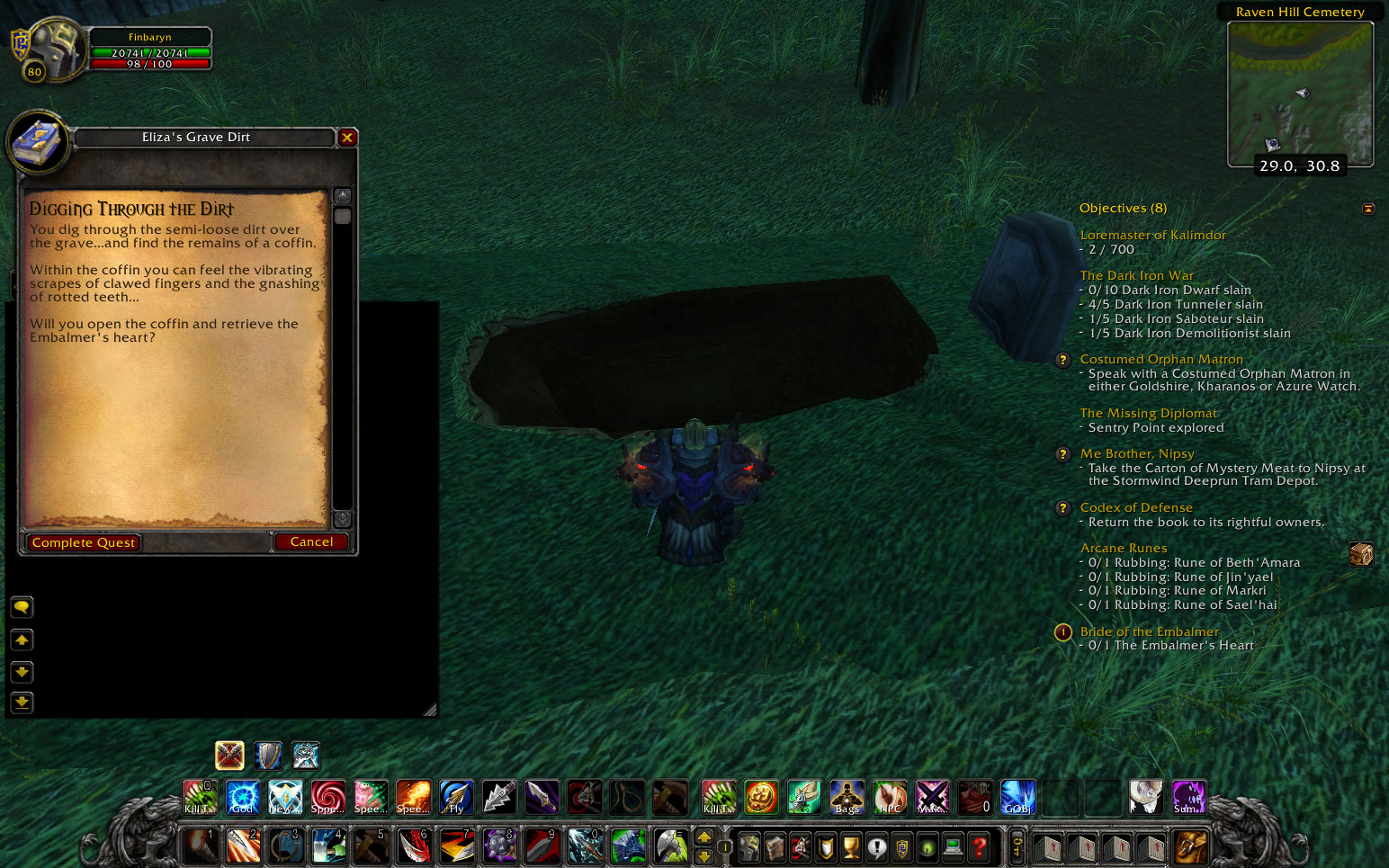This screenshot has width=1389, height=868.
Task: Use the Arcane Runes quest item icon
Action: click(x=1361, y=555)
